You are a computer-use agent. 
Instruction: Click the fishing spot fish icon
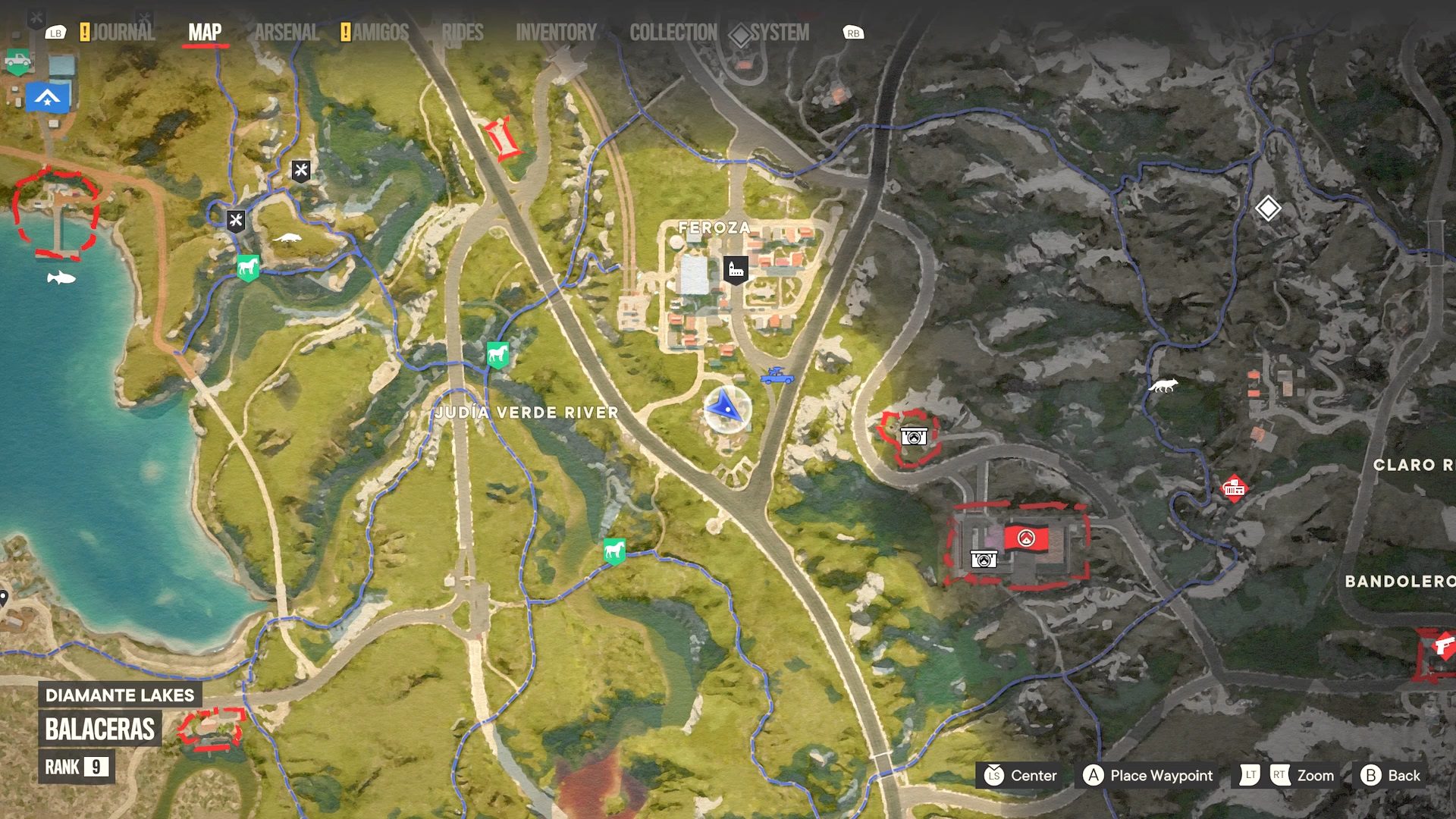(x=61, y=276)
